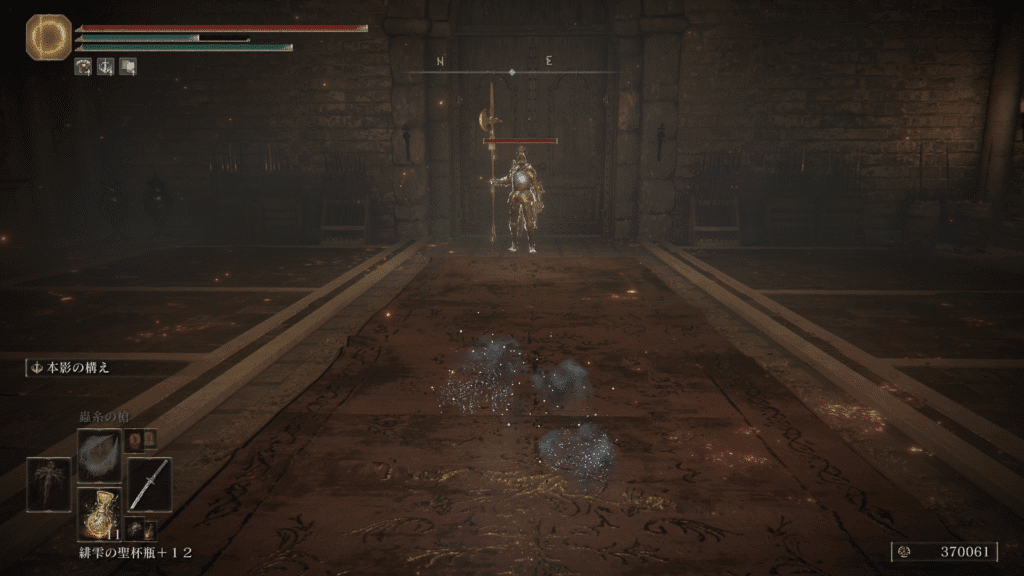This screenshot has height=576, width=1024.
Task: Select the Flask of Crimson Tears slot
Action: [x=99, y=513]
